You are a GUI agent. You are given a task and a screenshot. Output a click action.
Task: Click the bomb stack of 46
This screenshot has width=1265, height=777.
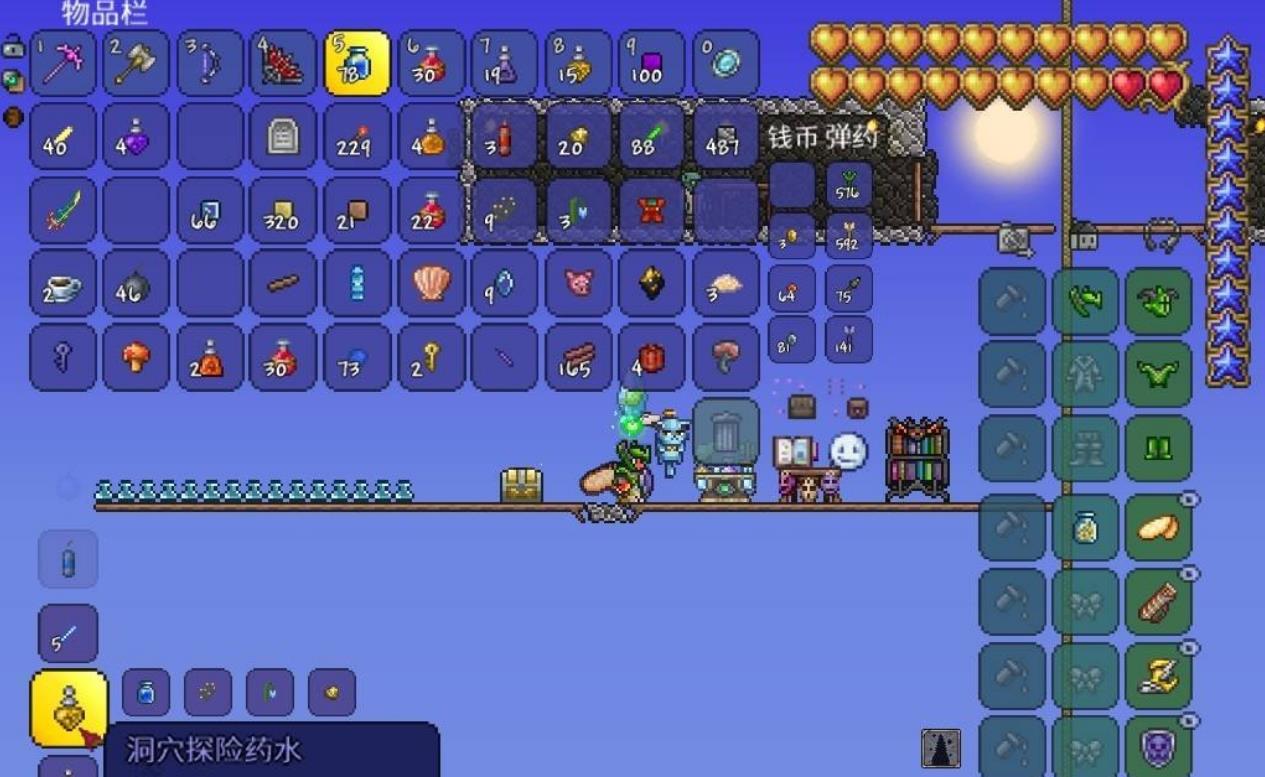tap(136, 283)
